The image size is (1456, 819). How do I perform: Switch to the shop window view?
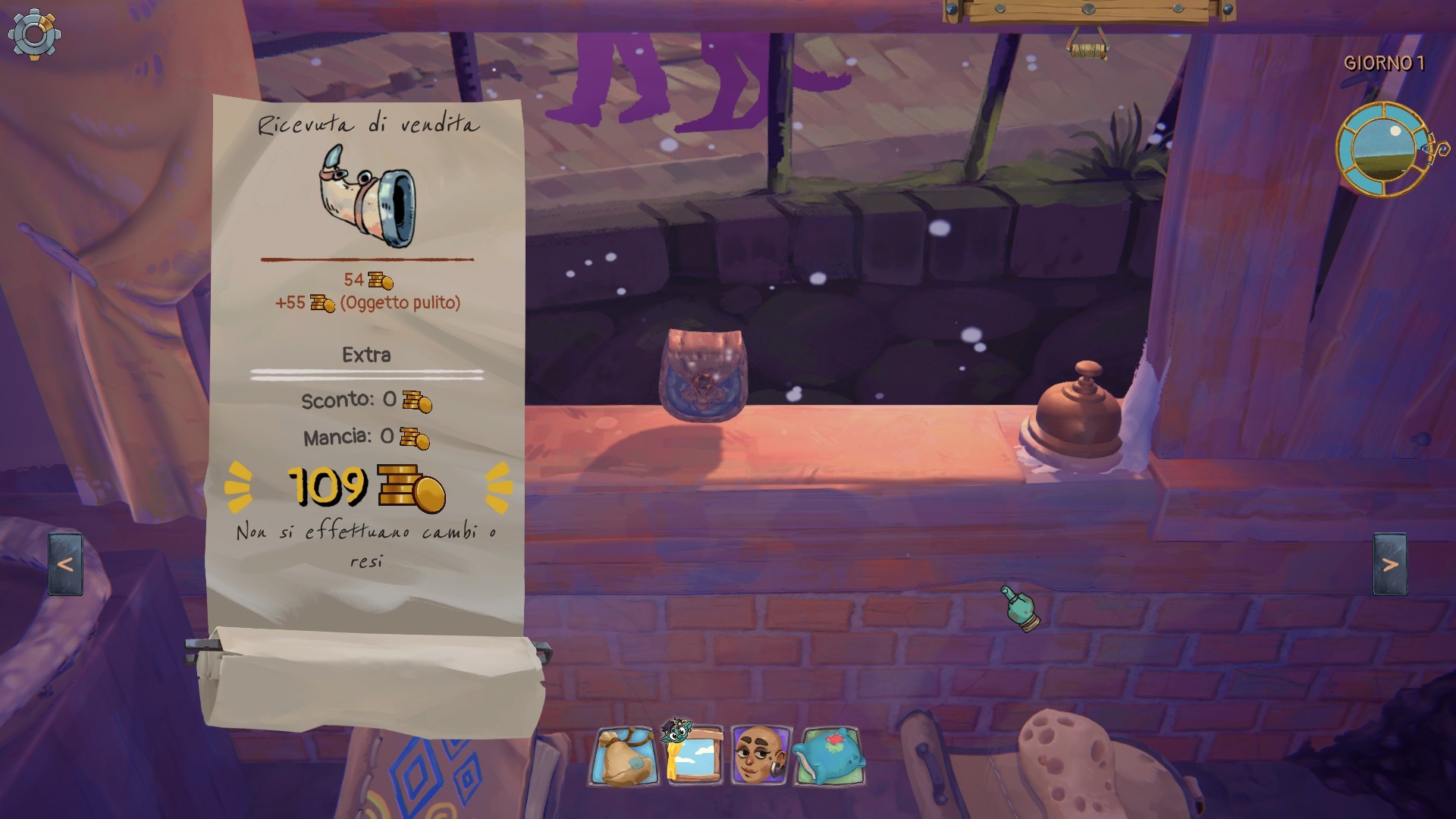point(693,755)
